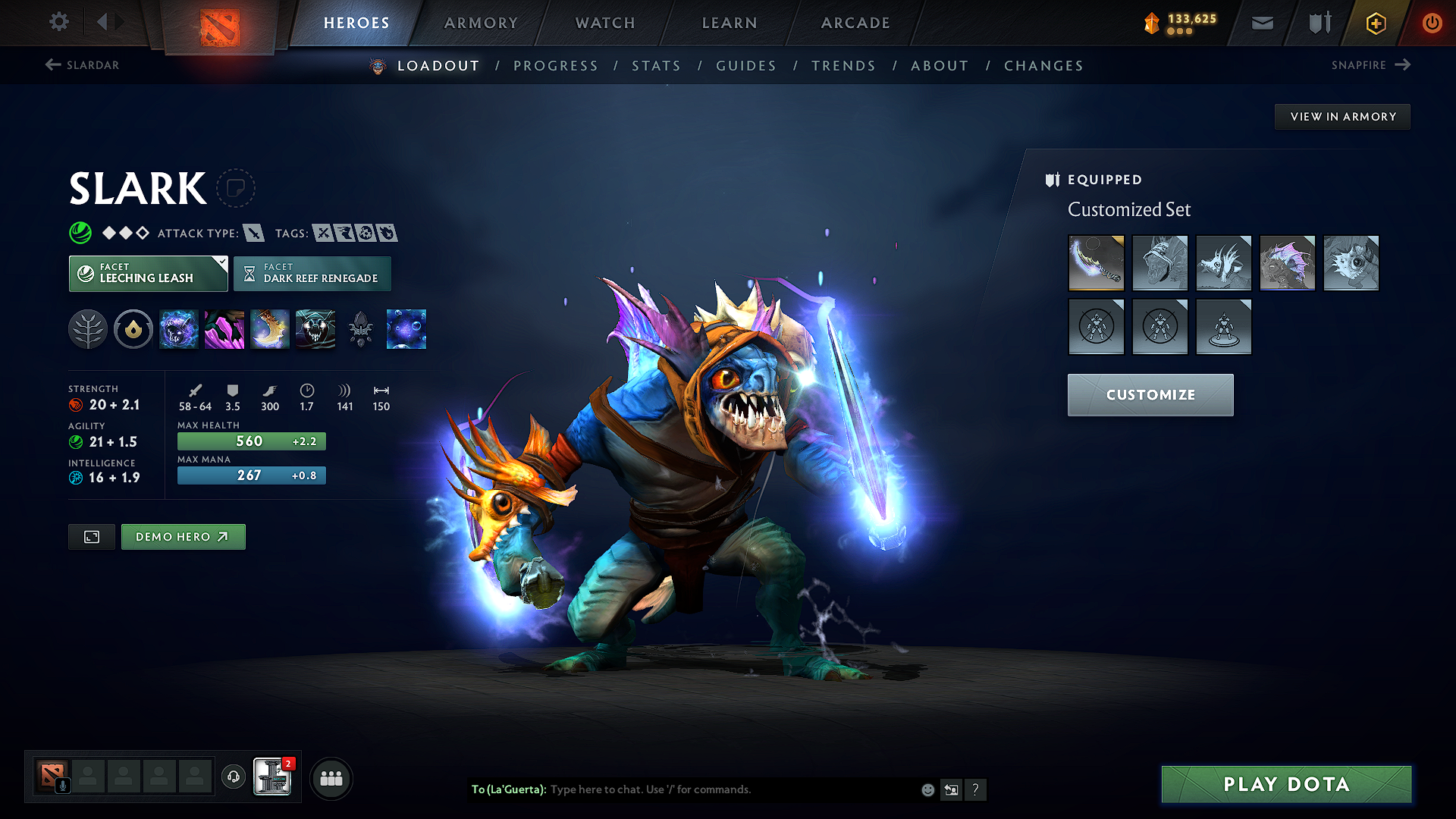The height and width of the screenshot is (819, 1456).
Task: Switch to the ARMORY tab
Action: (x=481, y=23)
